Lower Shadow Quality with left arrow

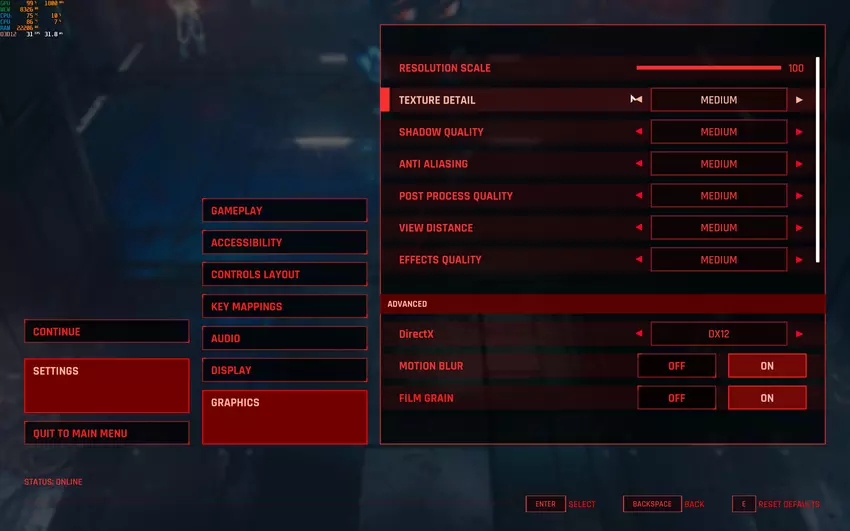[639, 132]
